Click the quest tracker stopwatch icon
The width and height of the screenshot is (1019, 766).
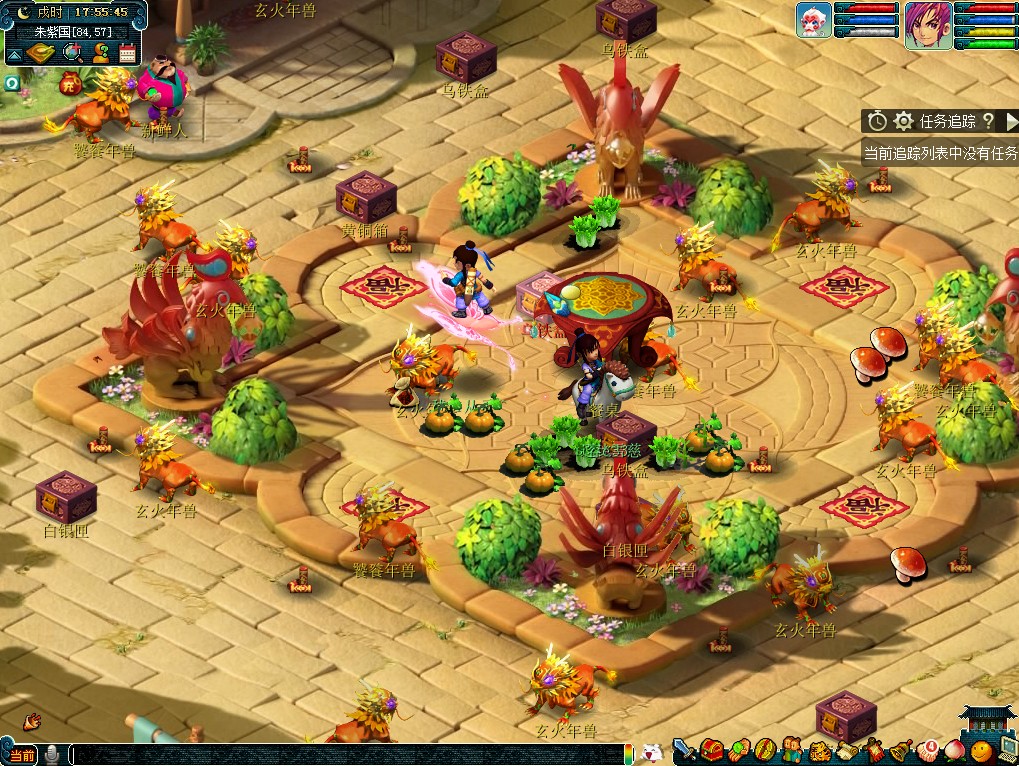(x=877, y=121)
